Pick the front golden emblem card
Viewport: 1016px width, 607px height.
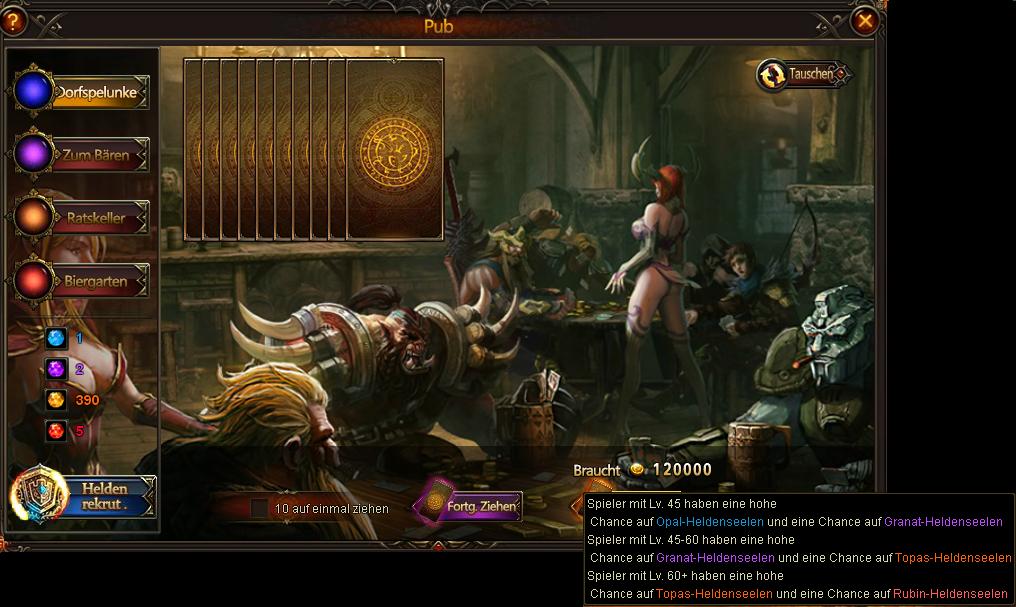pyautogui.click(x=394, y=150)
